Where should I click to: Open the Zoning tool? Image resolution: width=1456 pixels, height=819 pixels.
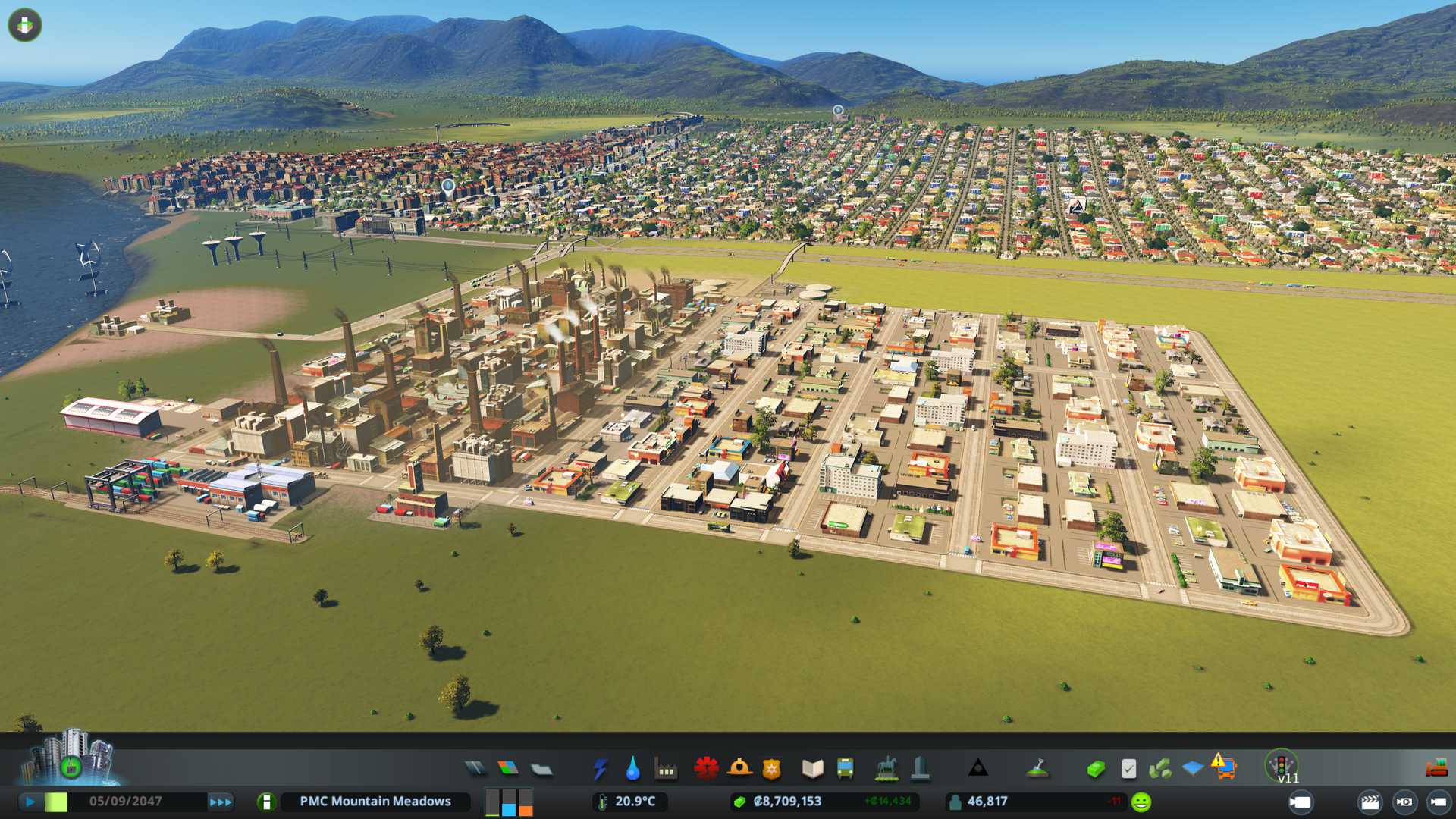pyautogui.click(x=508, y=769)
